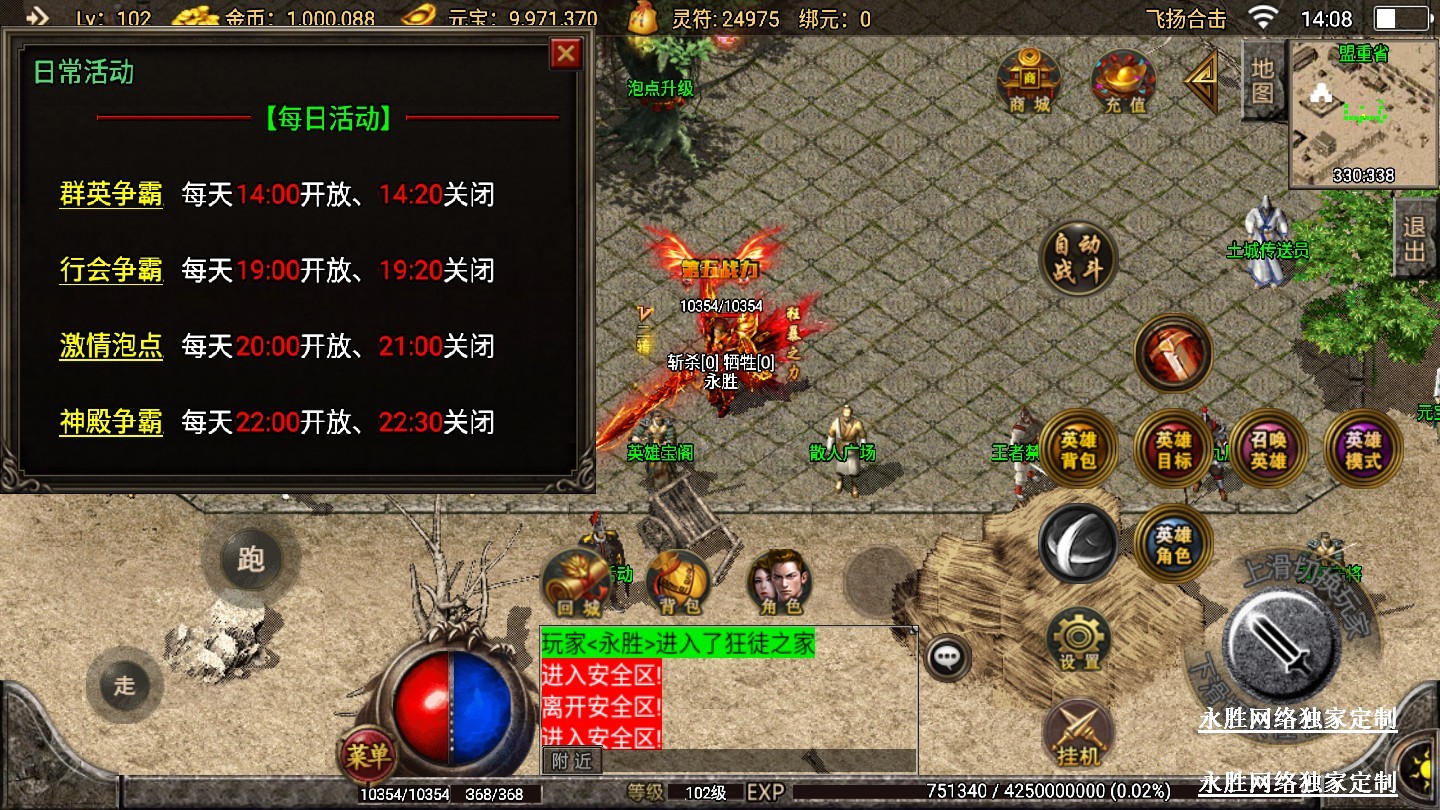Tap the 退出 exit button

[1415, 237]
